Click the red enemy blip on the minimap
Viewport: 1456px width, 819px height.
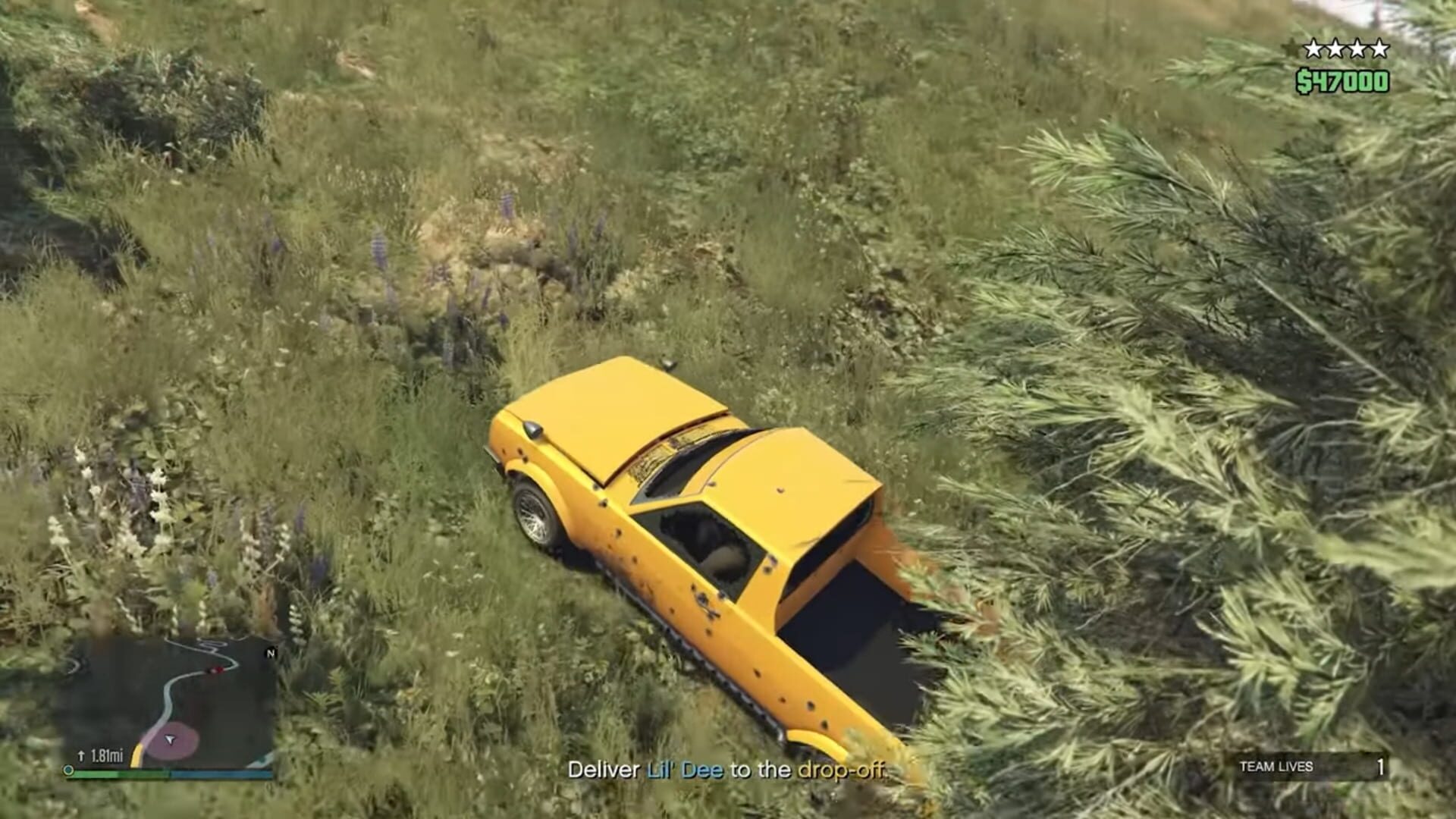coord(215,669)
